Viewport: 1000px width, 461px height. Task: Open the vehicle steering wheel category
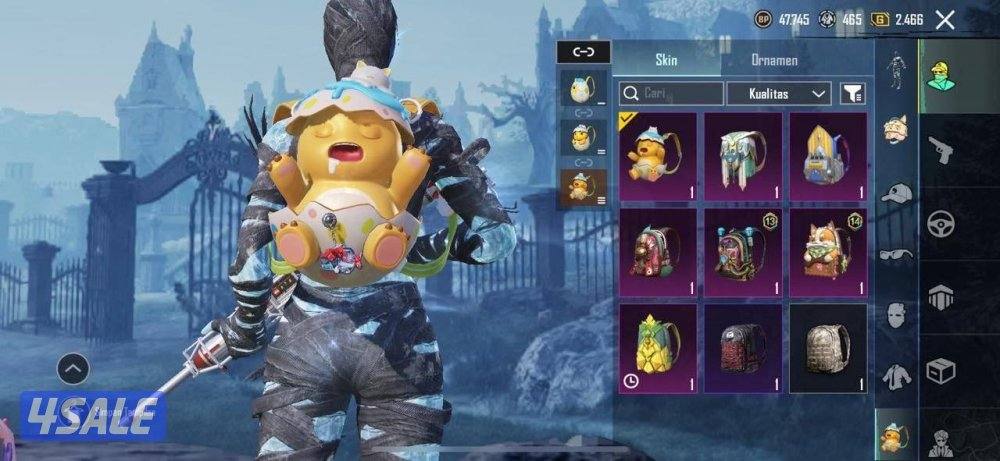(x=940, y=224)
